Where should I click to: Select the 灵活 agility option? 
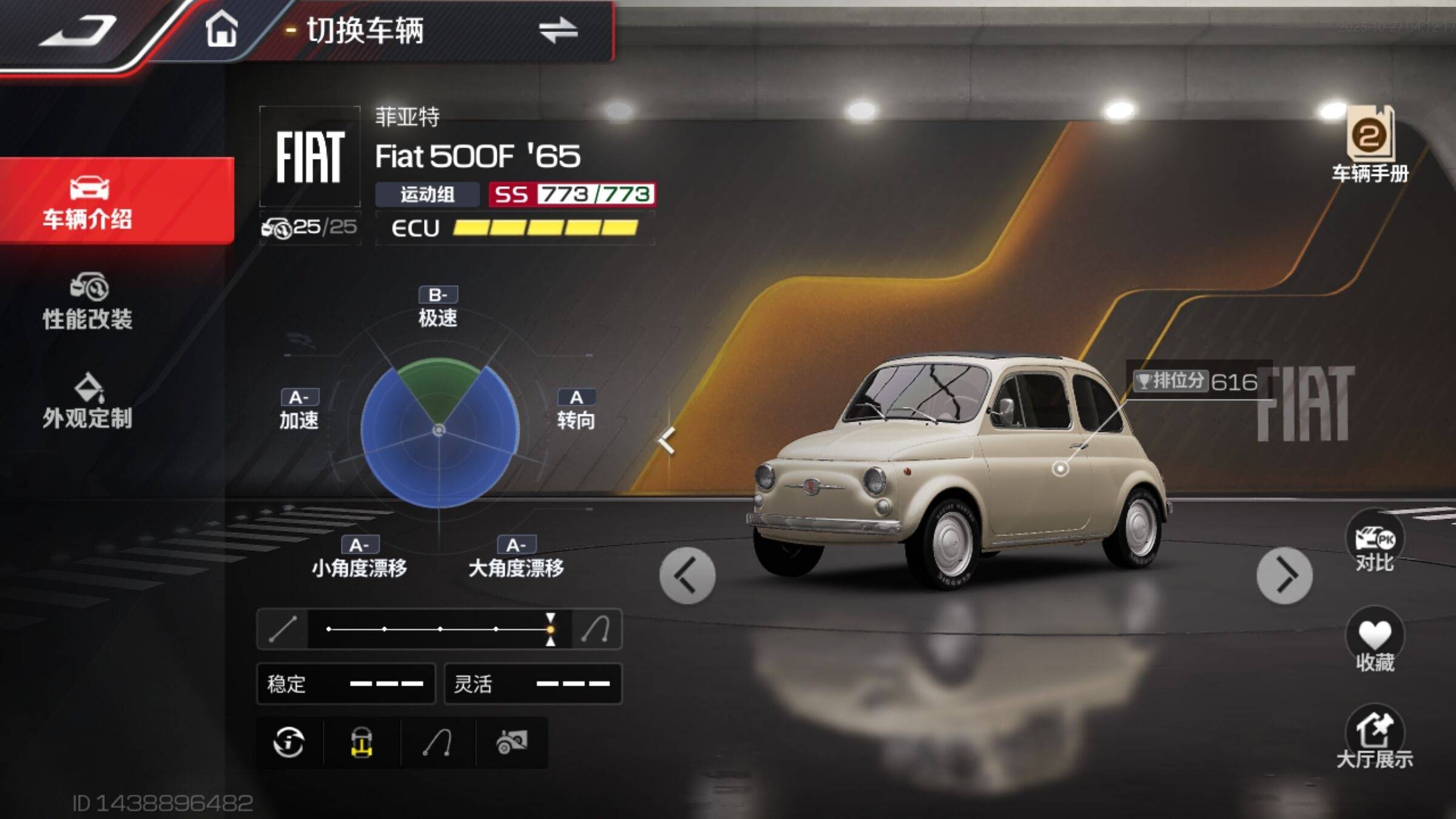click(x=533, y=684)
